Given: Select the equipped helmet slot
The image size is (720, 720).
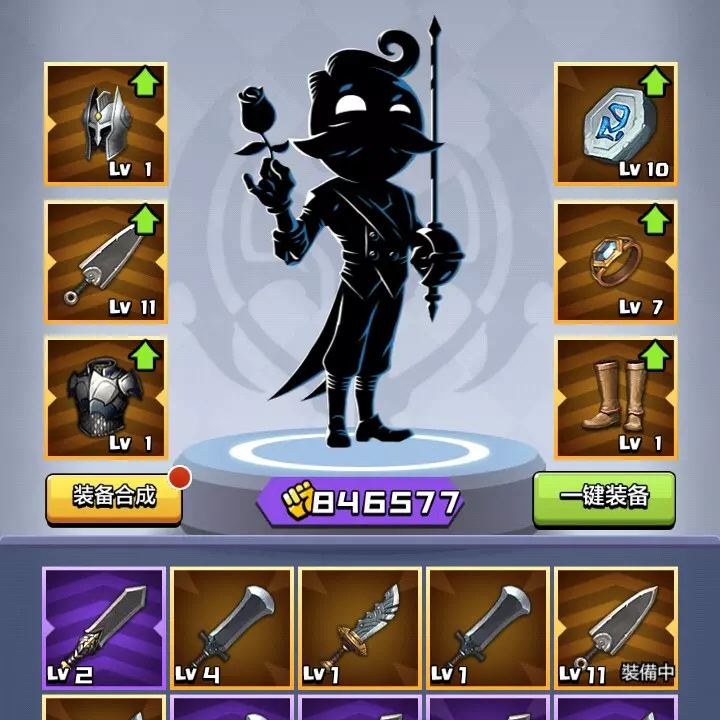Looking at the screenshot, I should [x=106, y=124].
